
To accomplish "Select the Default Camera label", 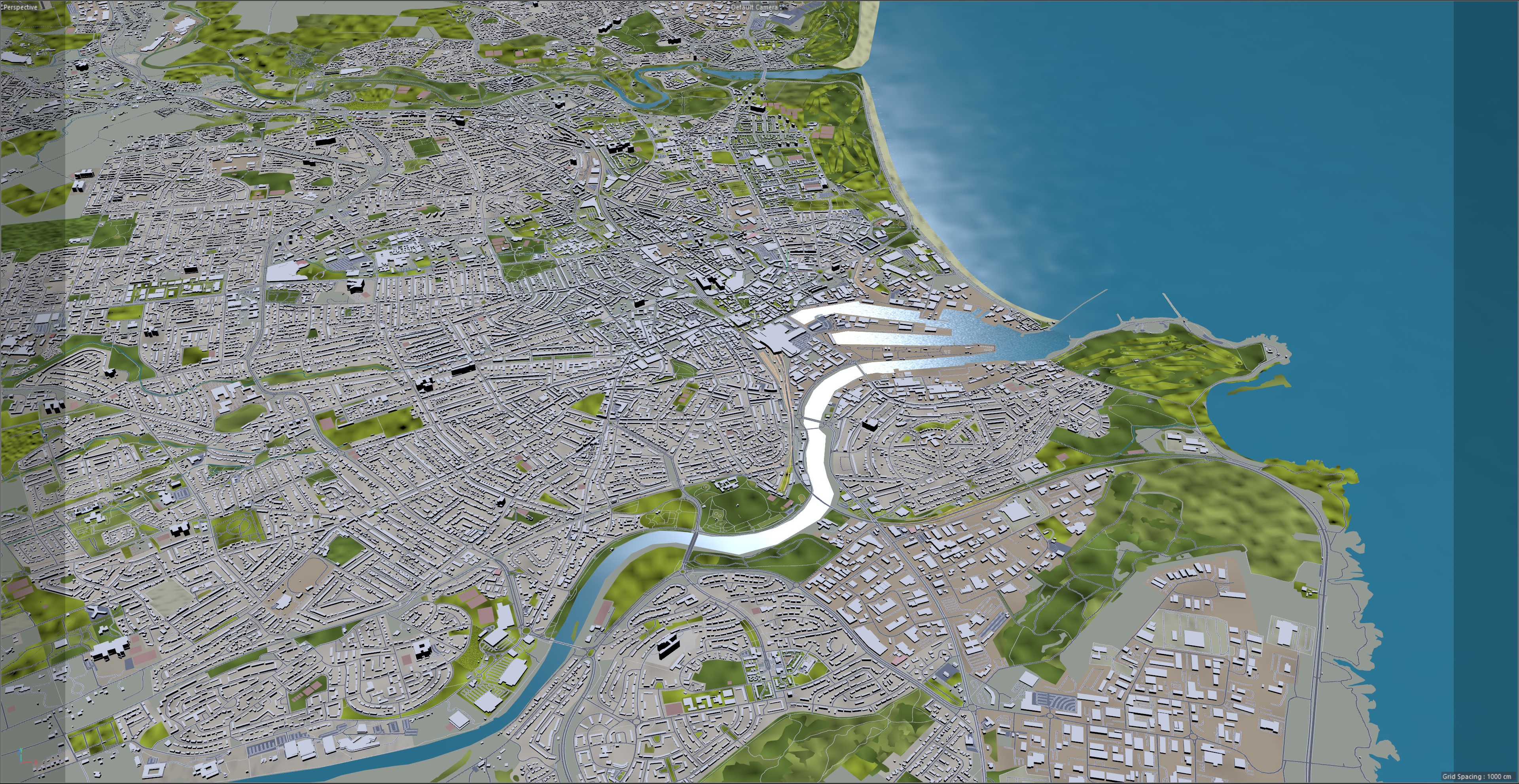I will (754, 7).
